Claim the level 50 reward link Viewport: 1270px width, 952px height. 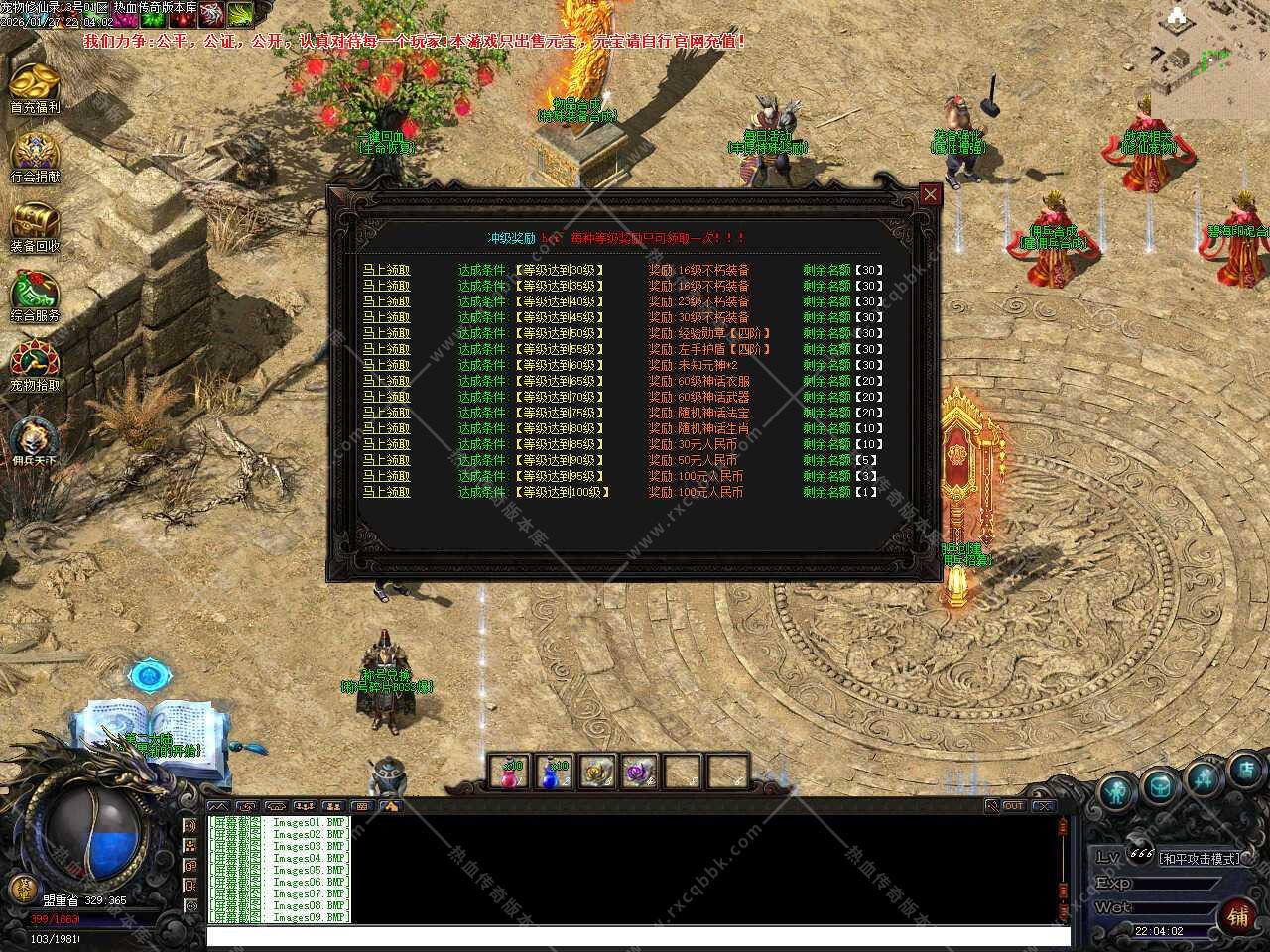[x=386, y=333]
